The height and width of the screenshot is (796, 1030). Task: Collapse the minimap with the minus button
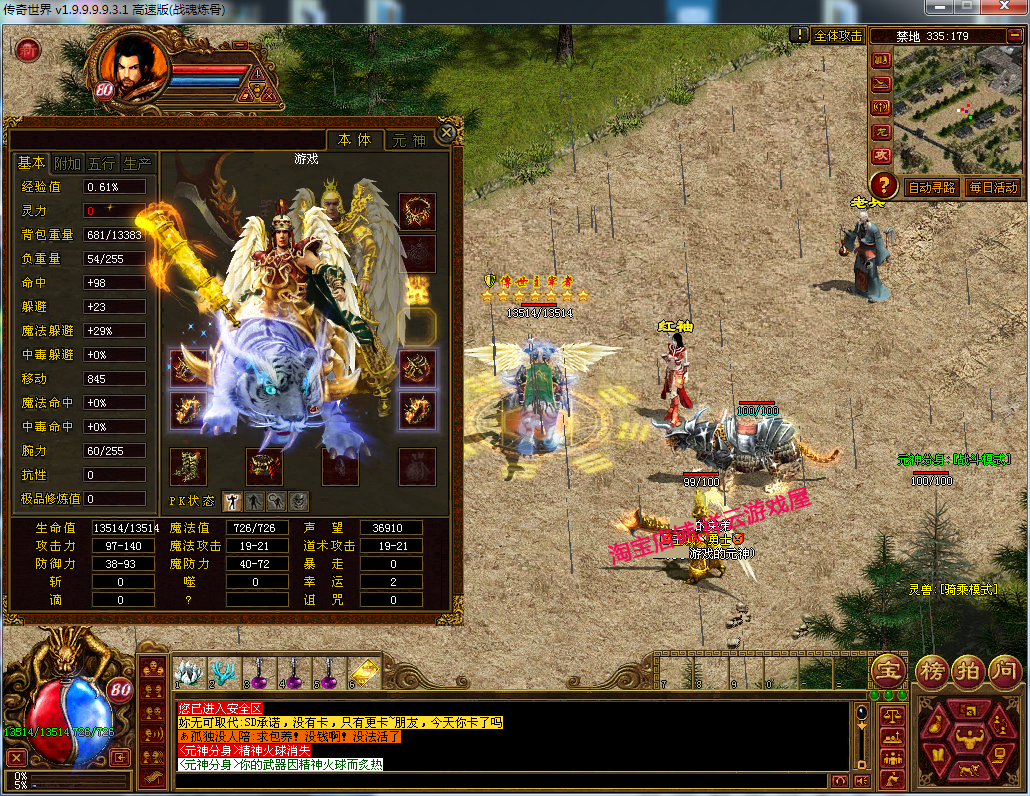(1012, 36)
